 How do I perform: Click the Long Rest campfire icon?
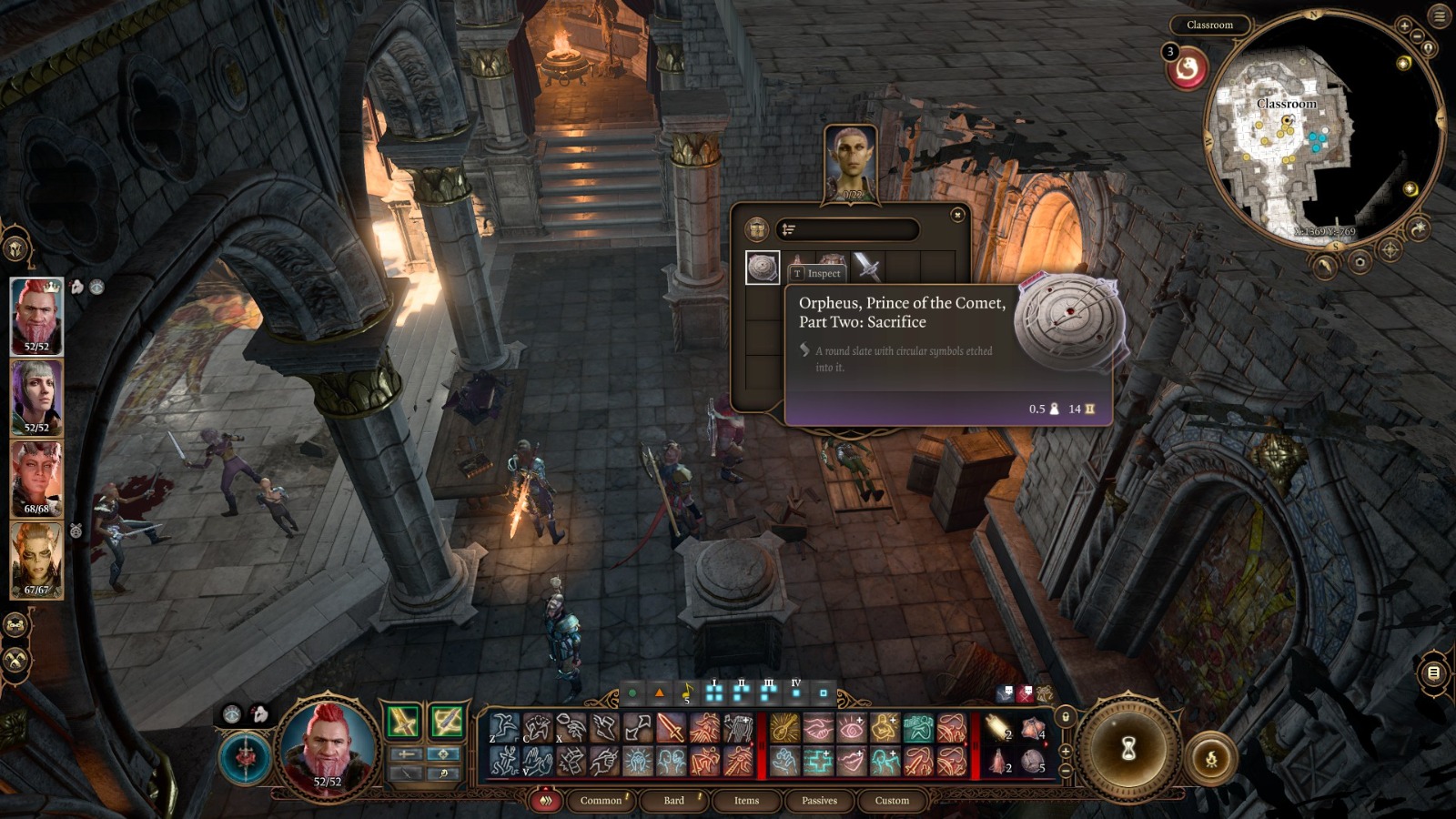[x=1211, y=756]
